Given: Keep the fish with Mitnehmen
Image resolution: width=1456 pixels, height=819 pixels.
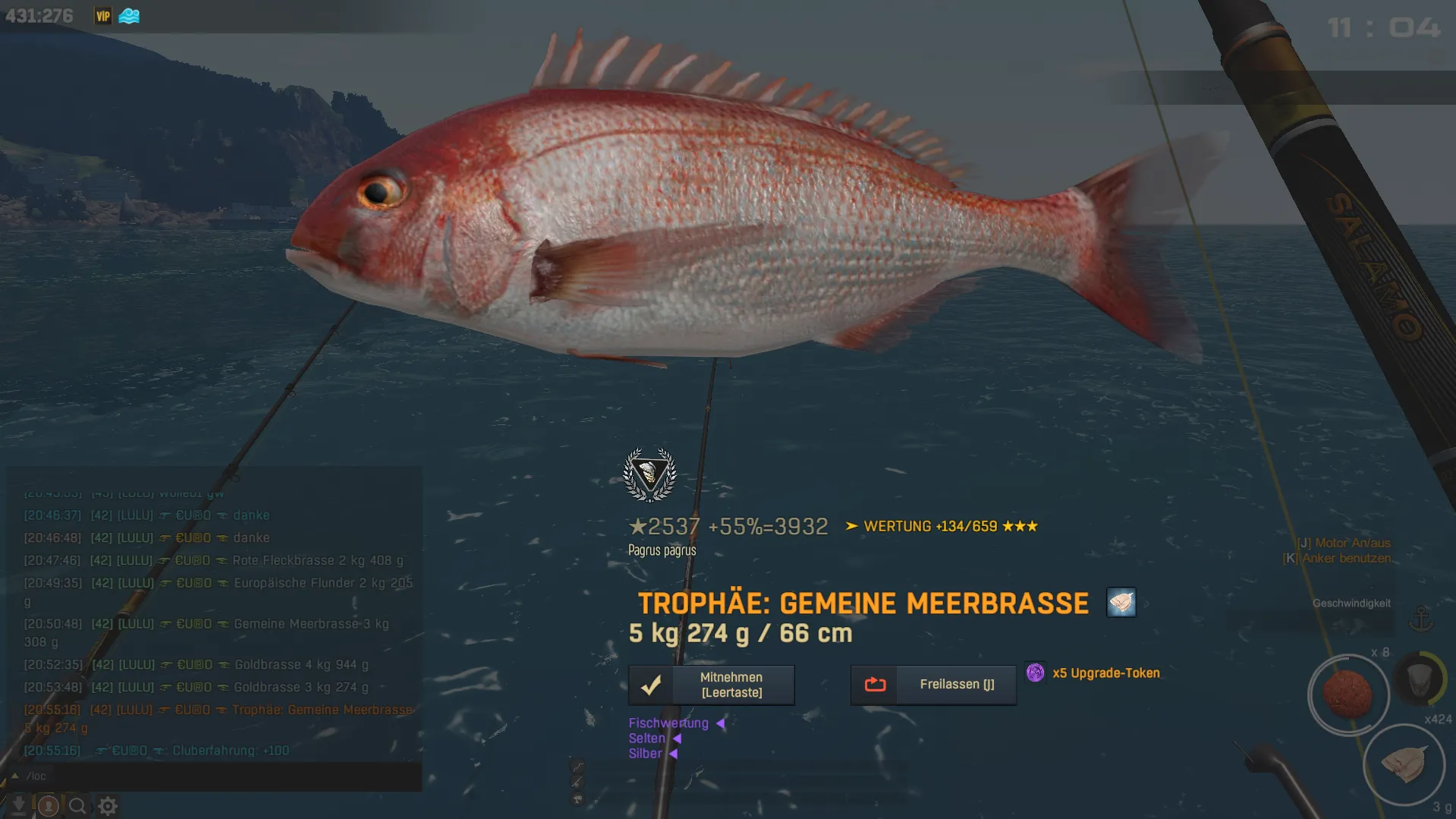Looking at the screenshot, I should pyautogui.click(x=711, y=685).
